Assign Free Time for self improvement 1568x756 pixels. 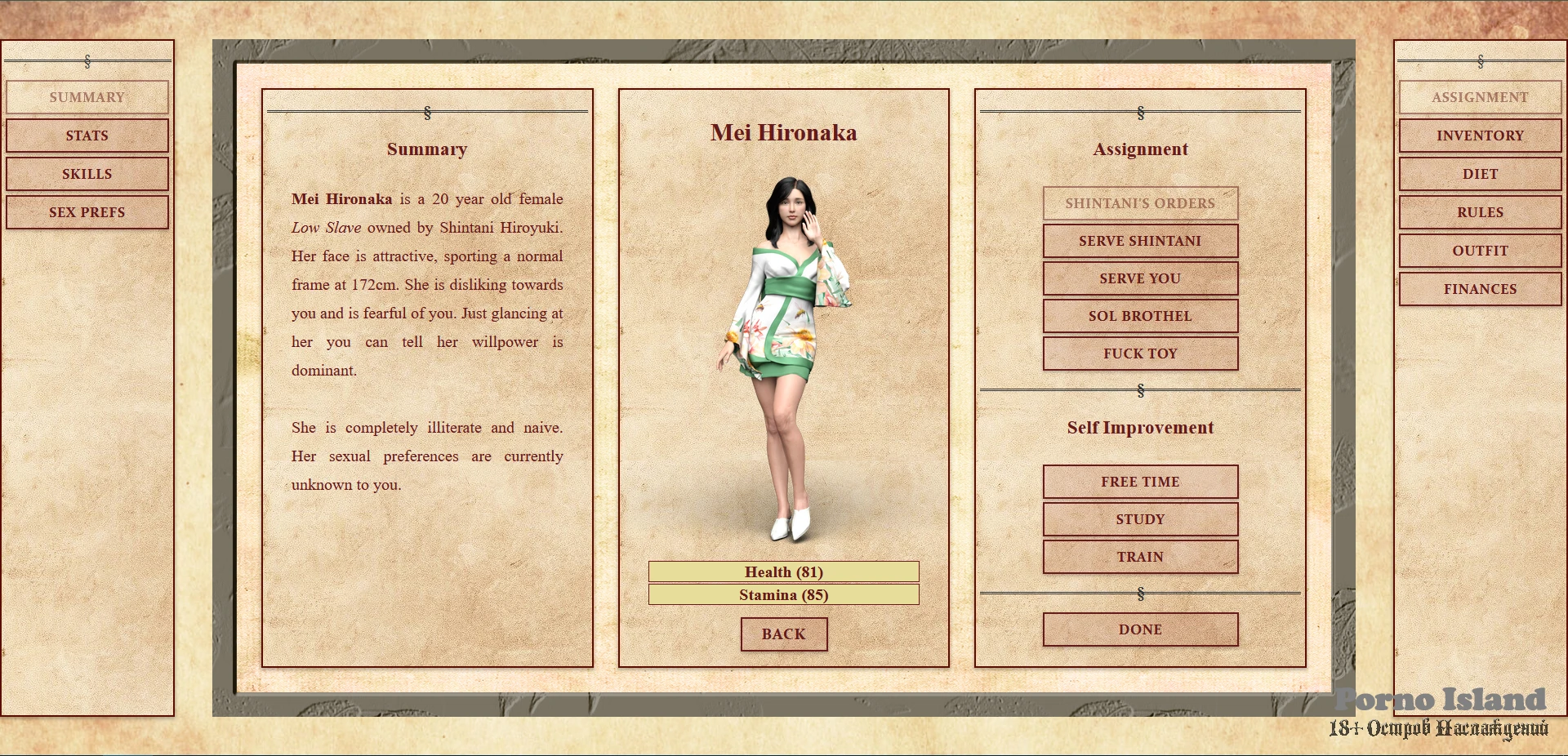[1140, 482]
